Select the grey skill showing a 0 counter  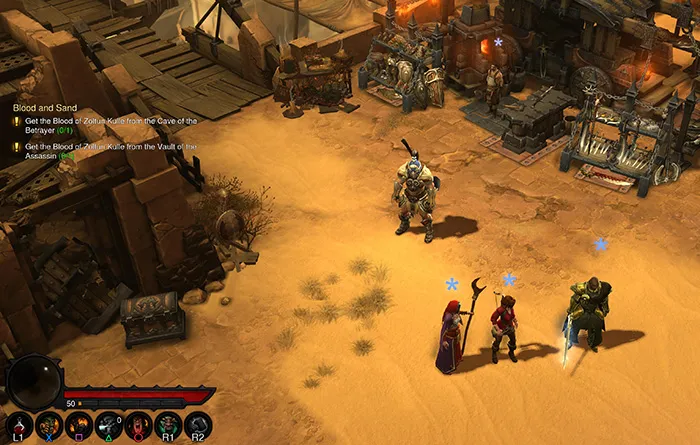coord(108,426)
